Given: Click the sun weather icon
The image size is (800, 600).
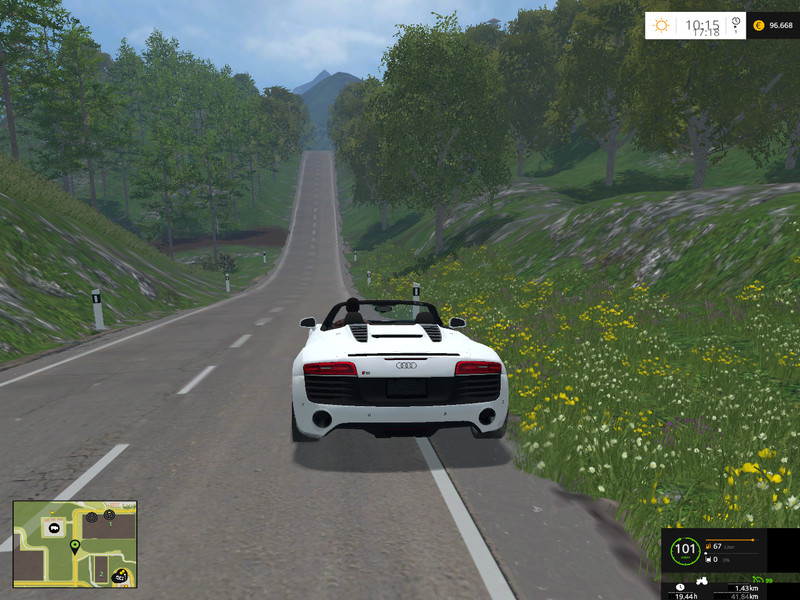Looking at the screenshot, I should tap(662, 25).
